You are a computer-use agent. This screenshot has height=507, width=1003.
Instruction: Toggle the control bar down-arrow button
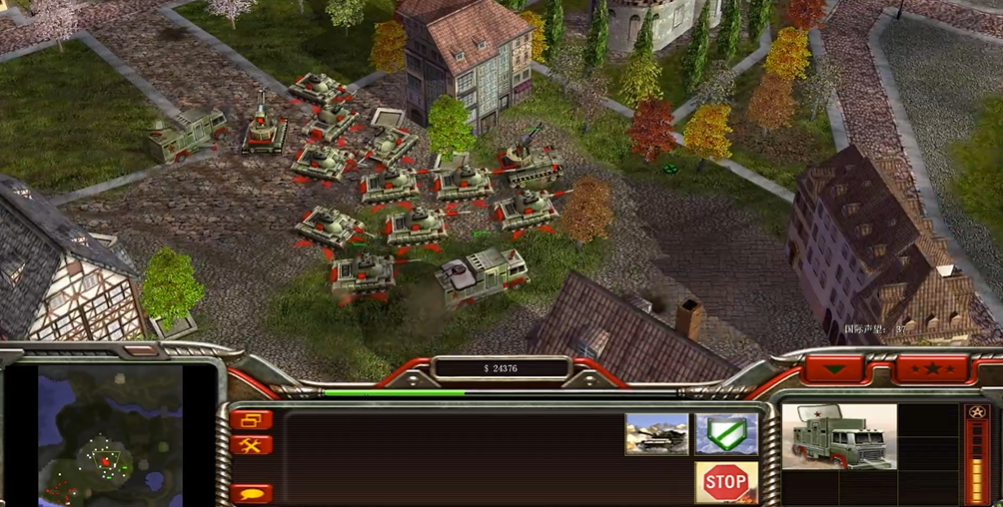point(834,368)
